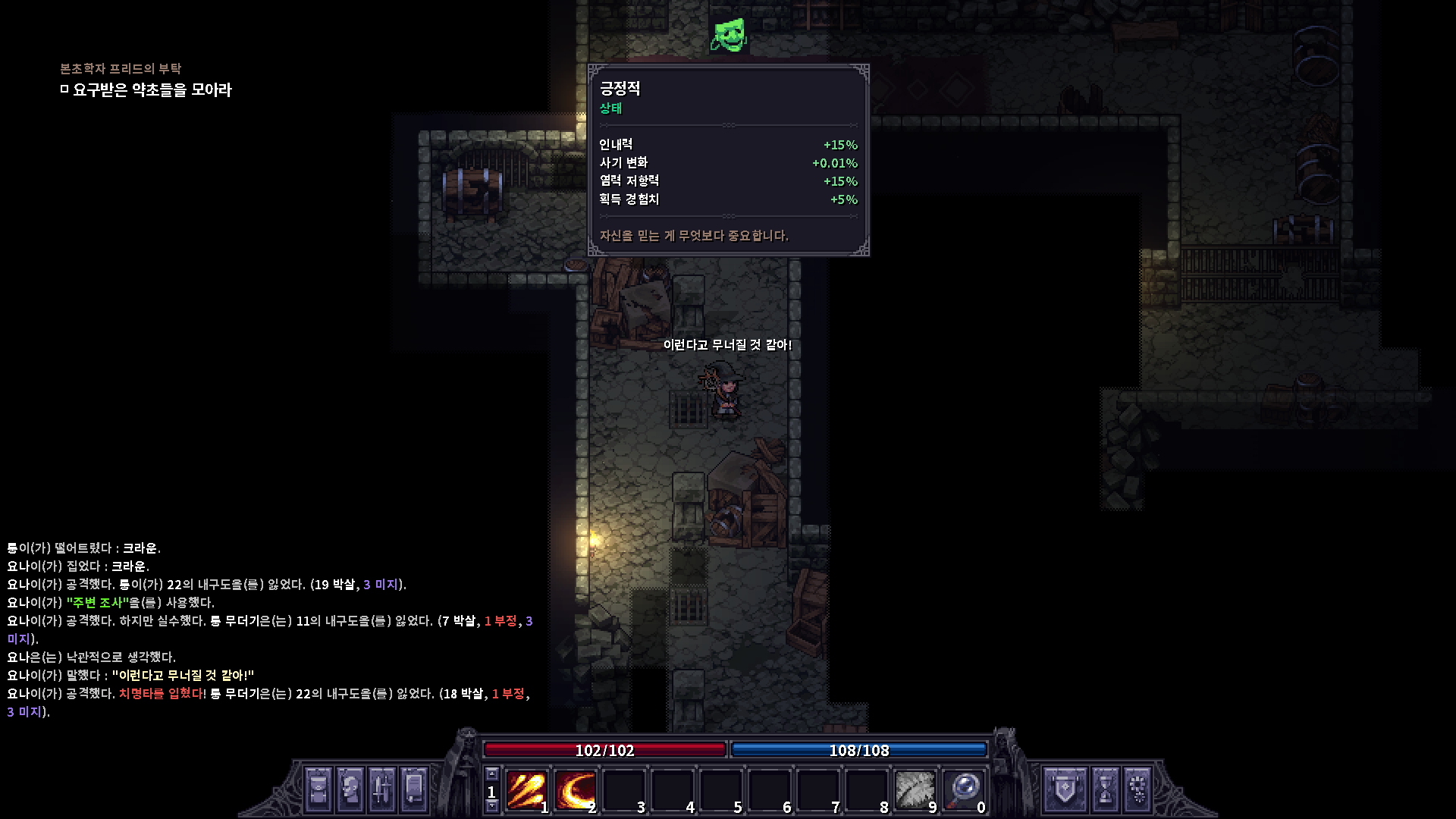Open the crossed swords skills button

tap(382, 789)
